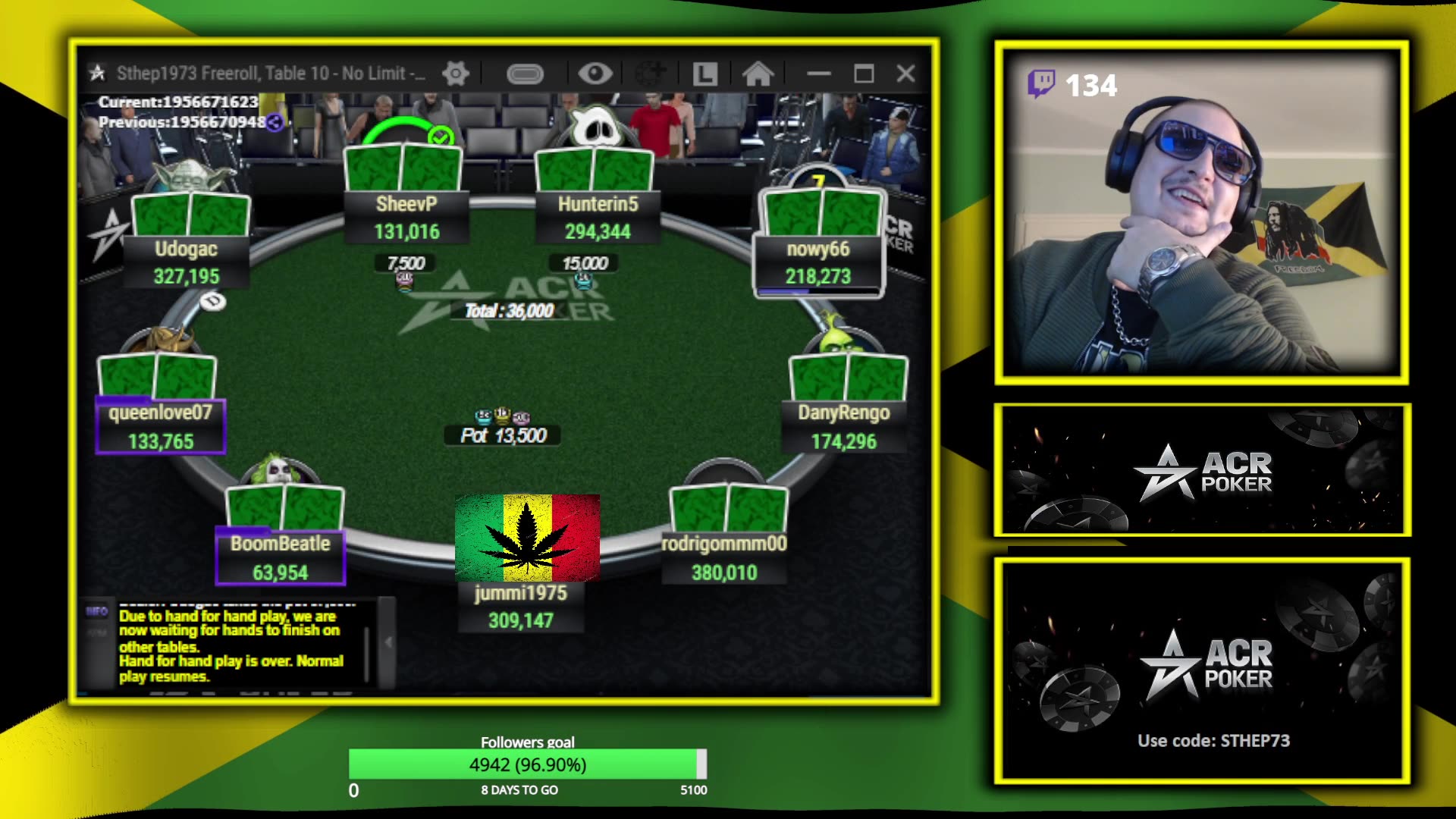Viewport: 1456px width, 819px height.
Task: Select player BoomBeatle's seat
Action: click(281, 557)
